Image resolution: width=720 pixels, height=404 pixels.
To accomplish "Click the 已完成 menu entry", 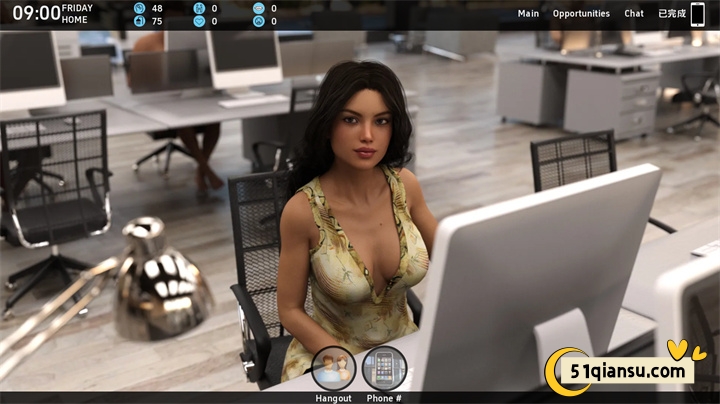I will 671,14.
